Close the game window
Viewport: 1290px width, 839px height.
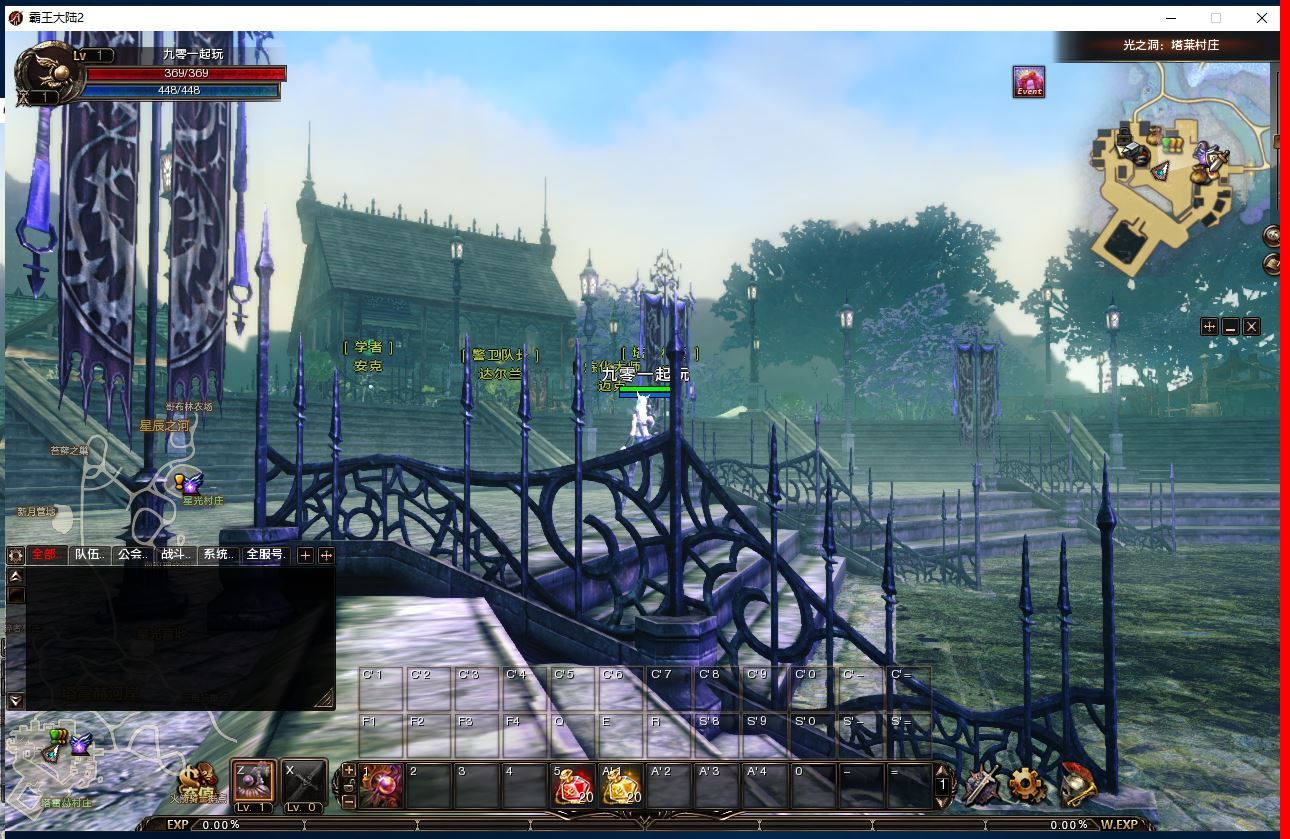click(1262, 17)
